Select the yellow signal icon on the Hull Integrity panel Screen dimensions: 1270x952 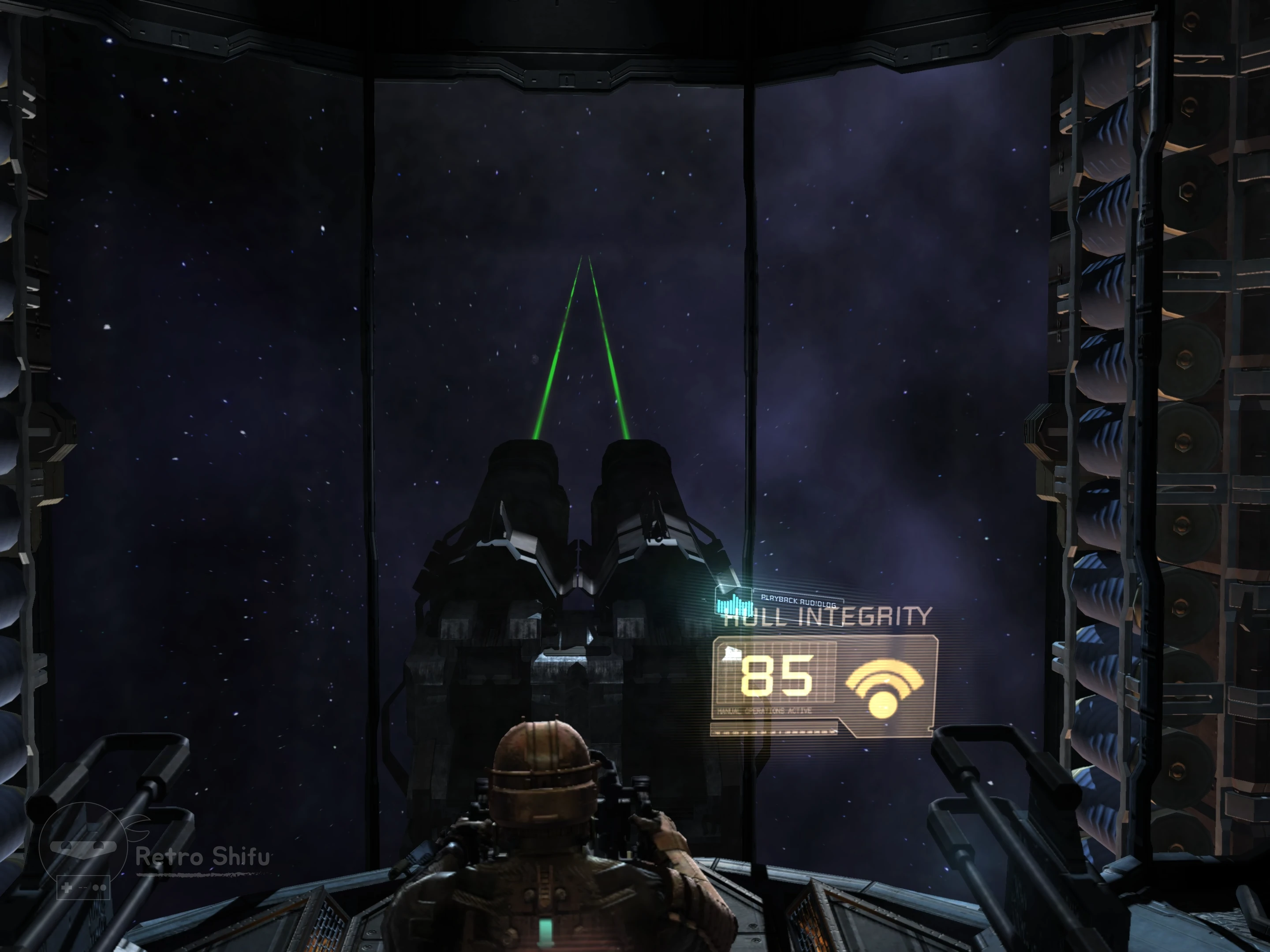pyautogui.click(x=884, y=688)
